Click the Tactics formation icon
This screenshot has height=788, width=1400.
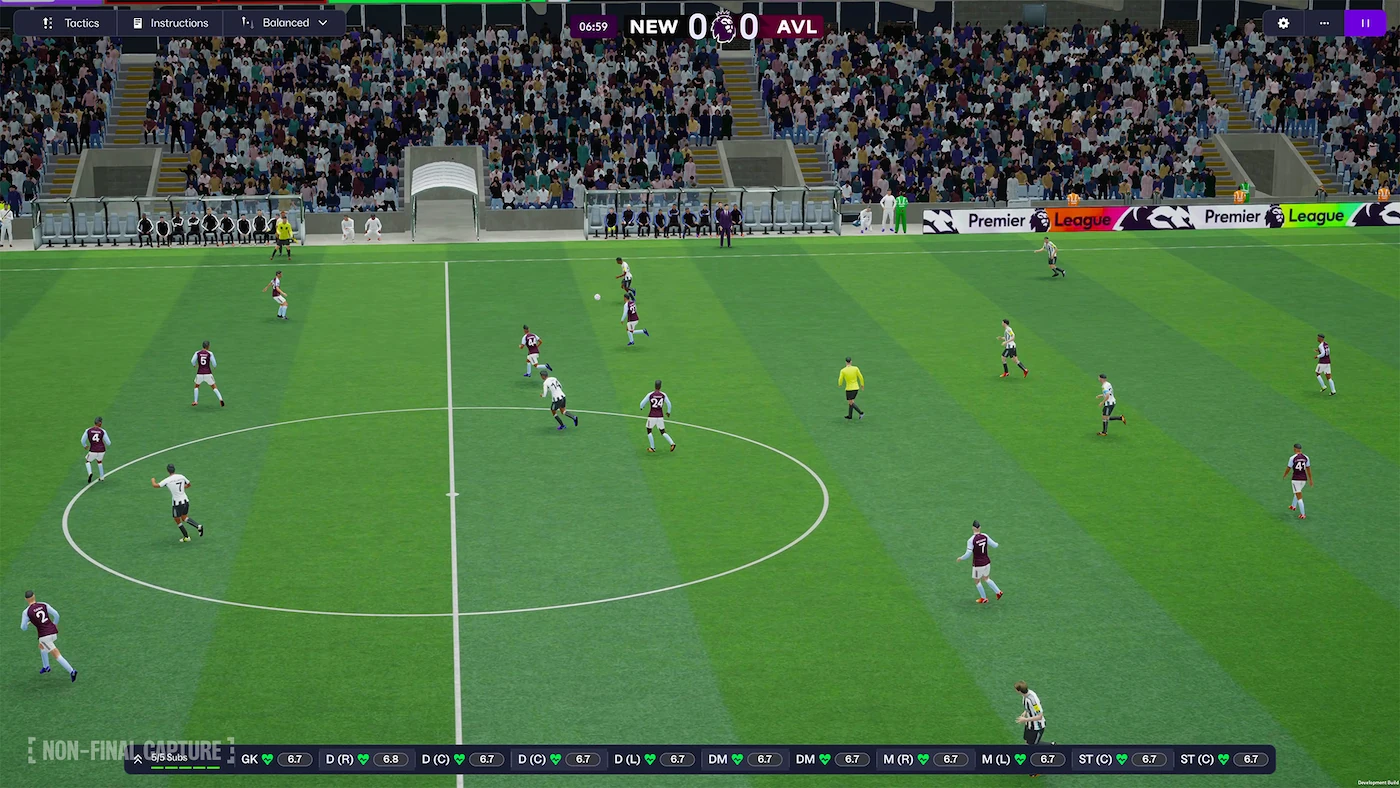[x=47, y=22]
